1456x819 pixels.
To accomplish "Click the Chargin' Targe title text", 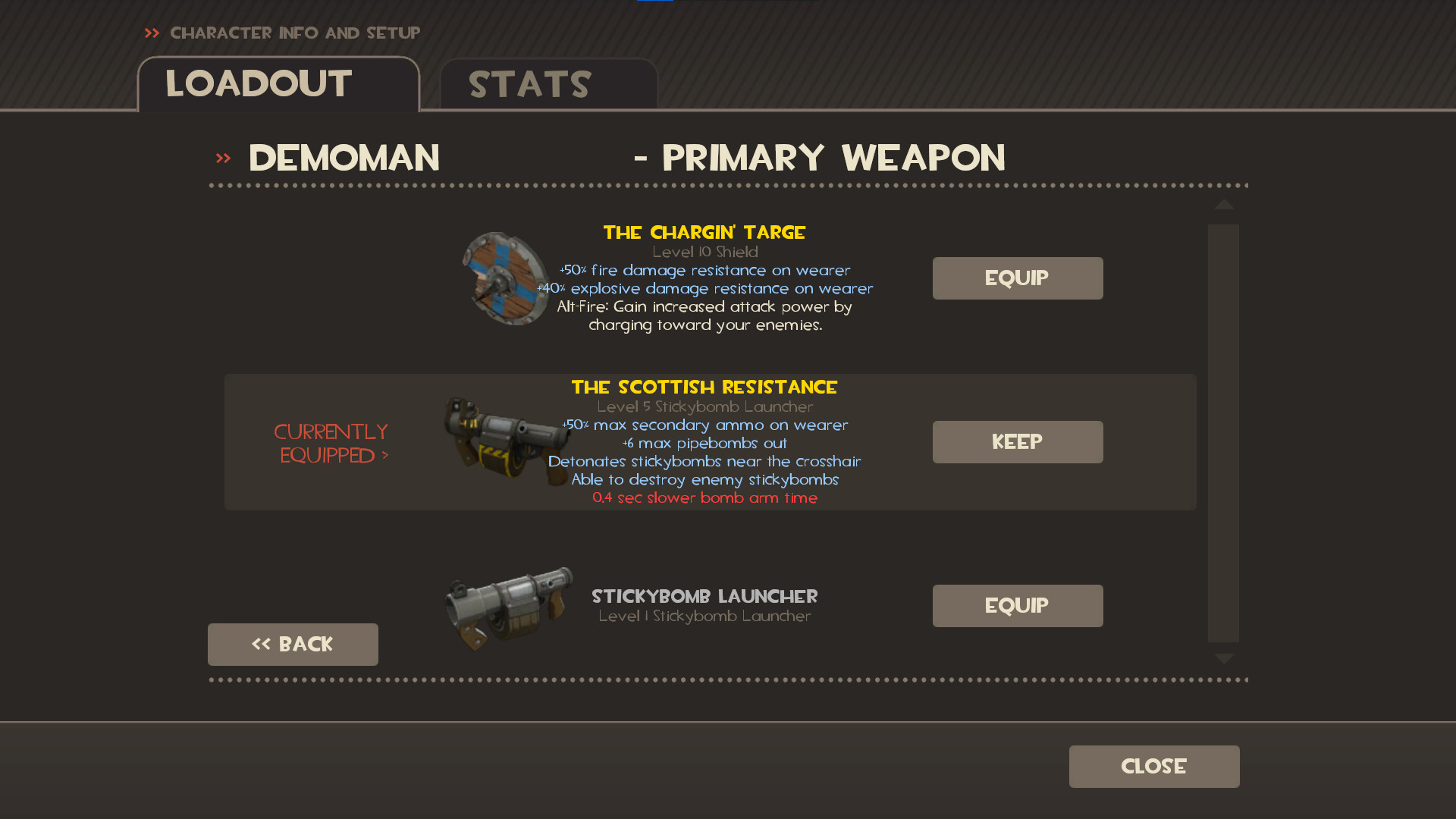I will [x=704, y=232].
